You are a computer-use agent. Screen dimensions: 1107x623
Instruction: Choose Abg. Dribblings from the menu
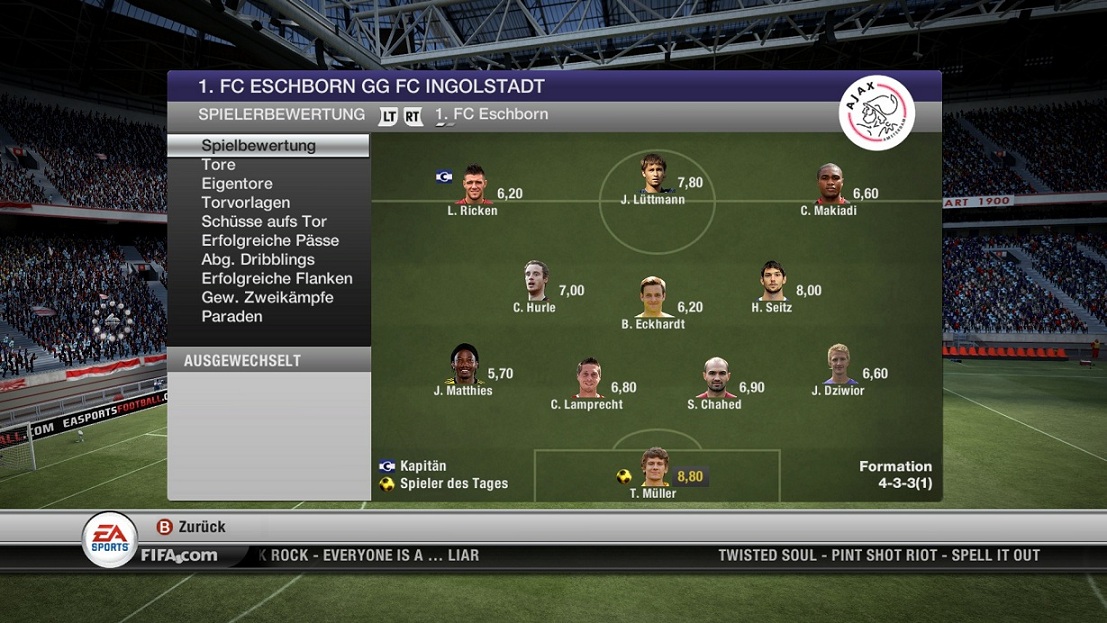pos(258,260)
